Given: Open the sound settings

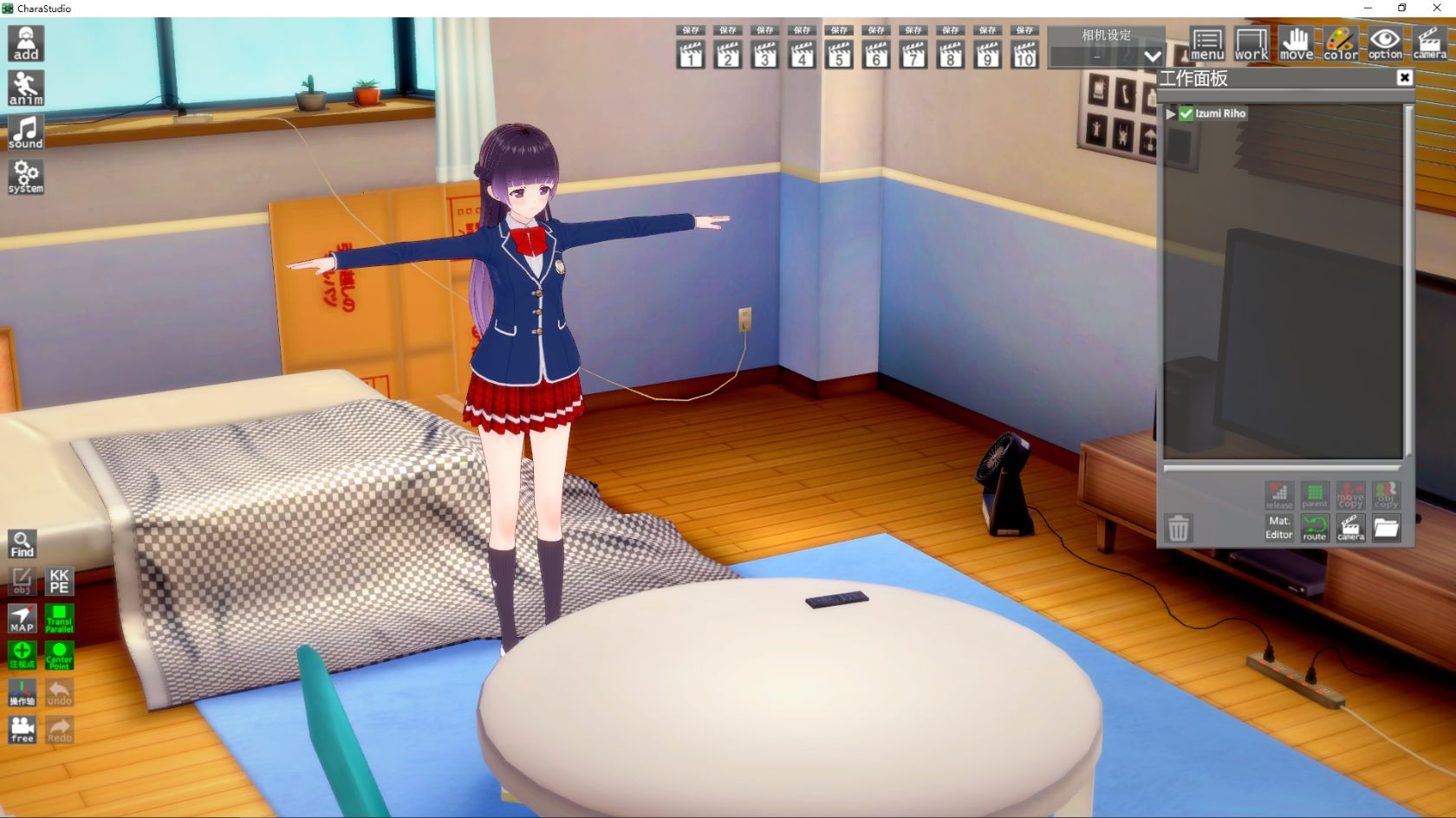Looking at the screenshot, I should click(x=26, y=133).
